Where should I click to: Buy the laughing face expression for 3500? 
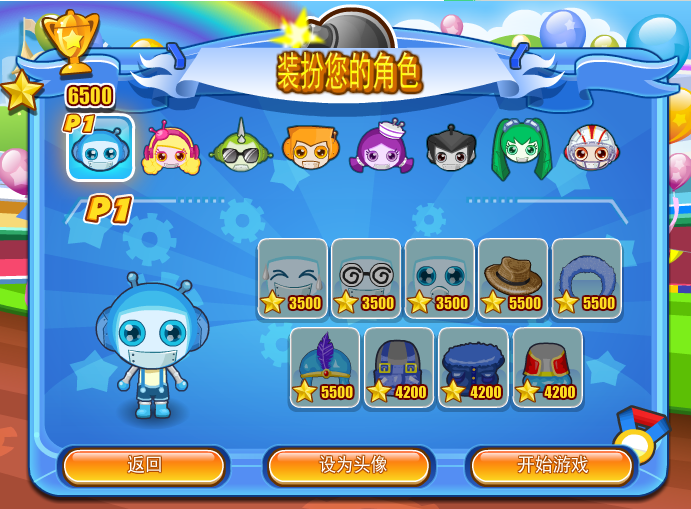293,278
